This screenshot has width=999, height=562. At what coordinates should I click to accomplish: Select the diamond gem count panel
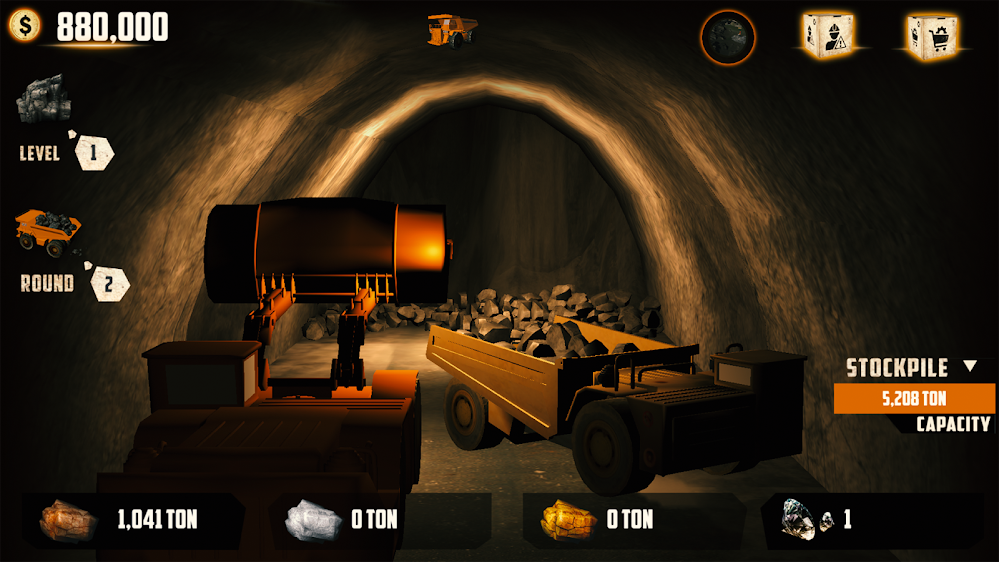point(870,520)
